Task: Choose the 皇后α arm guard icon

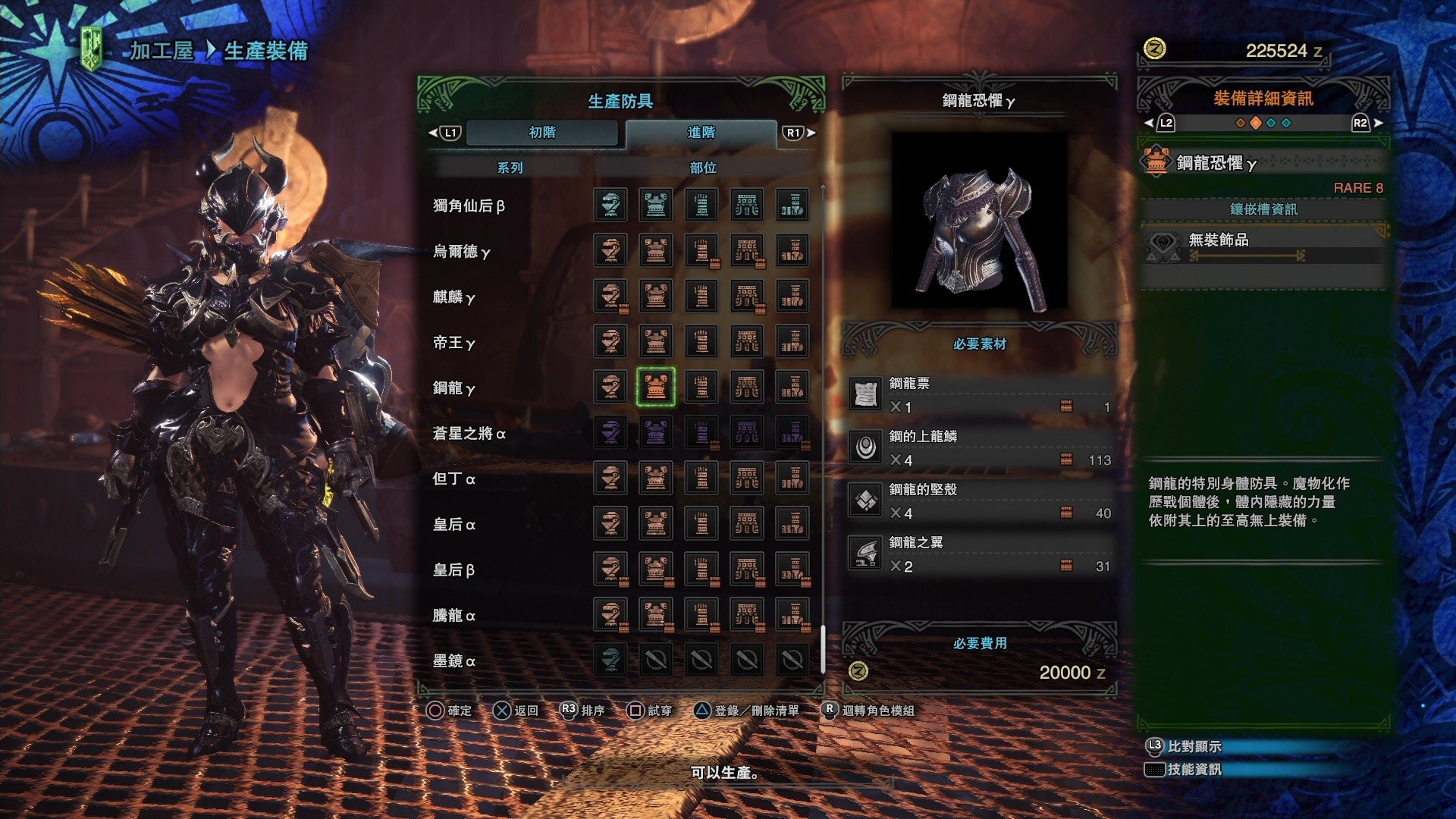Action: coord(701,523)
